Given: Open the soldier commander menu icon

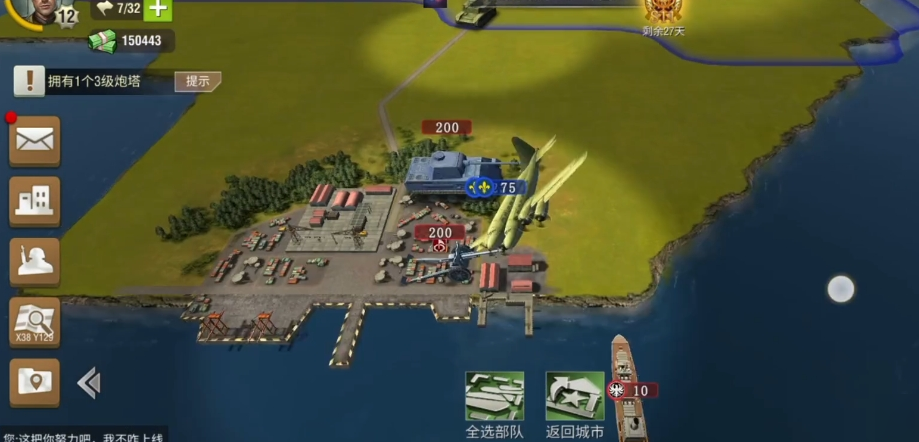Looking at the screenshot, I should 35,262.
